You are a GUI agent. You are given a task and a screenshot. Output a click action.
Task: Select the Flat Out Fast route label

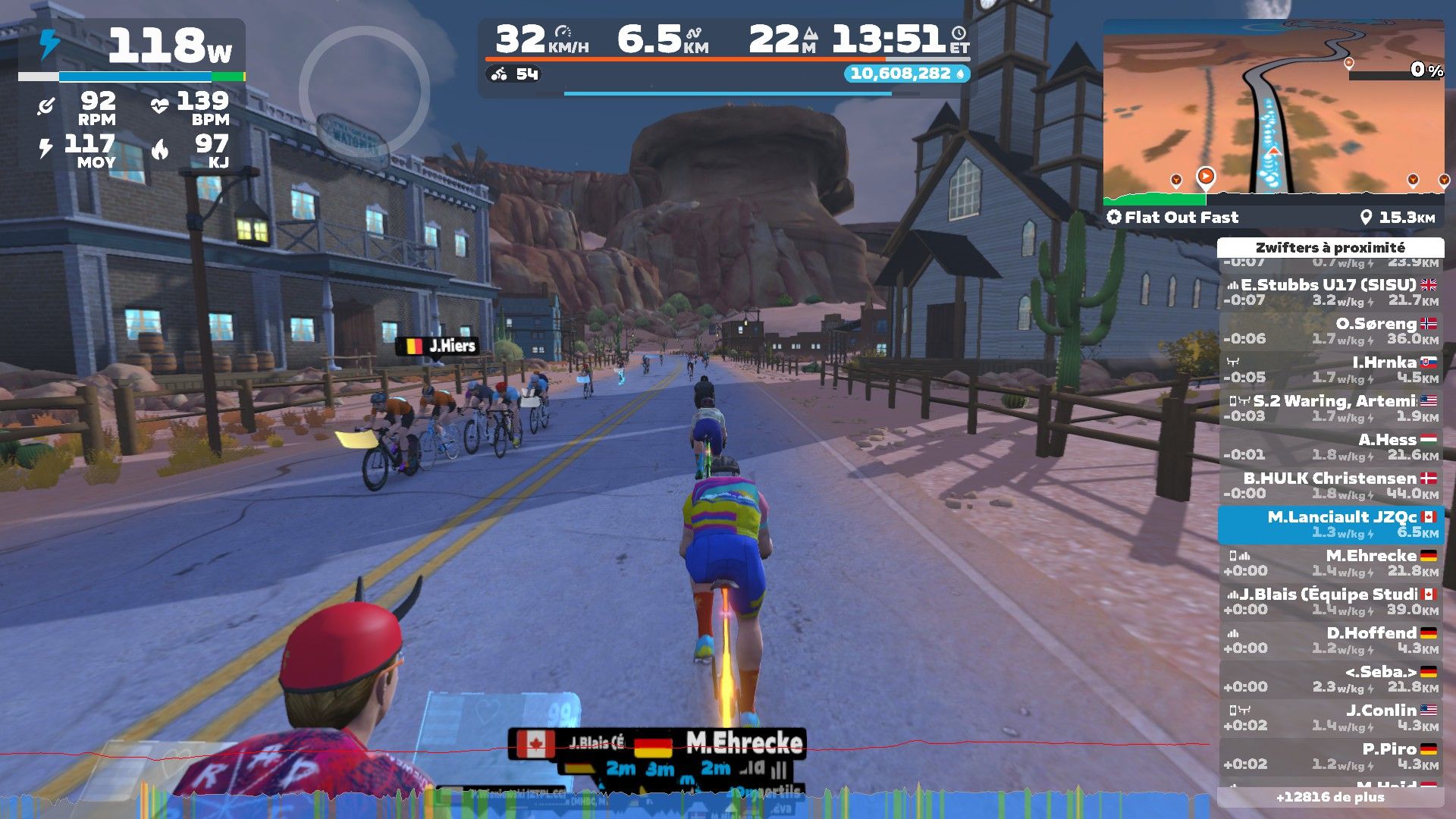(x=1173, y=218)
